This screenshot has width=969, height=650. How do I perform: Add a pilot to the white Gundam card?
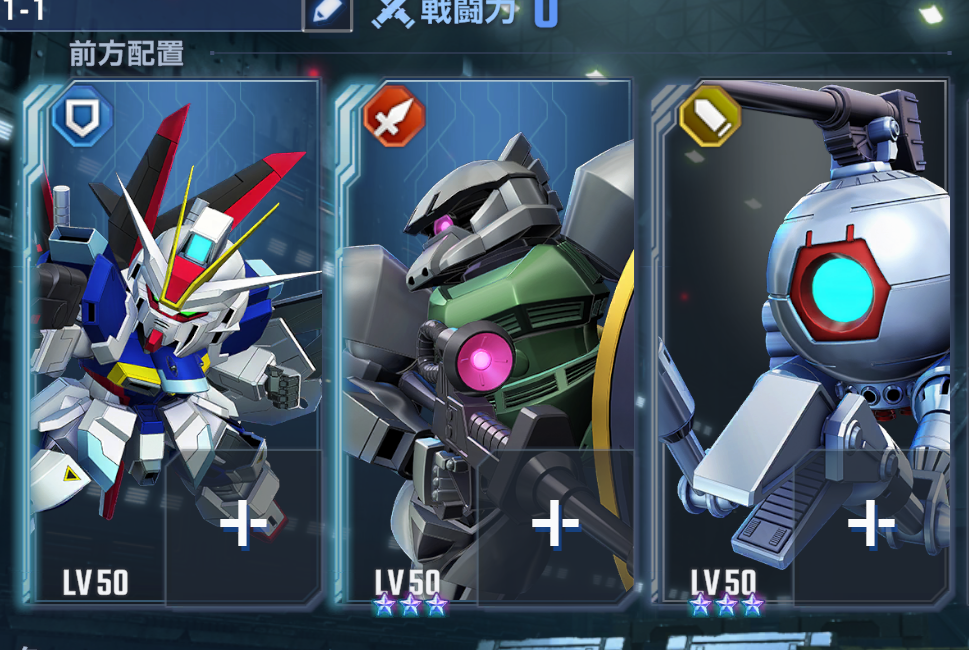243,525
